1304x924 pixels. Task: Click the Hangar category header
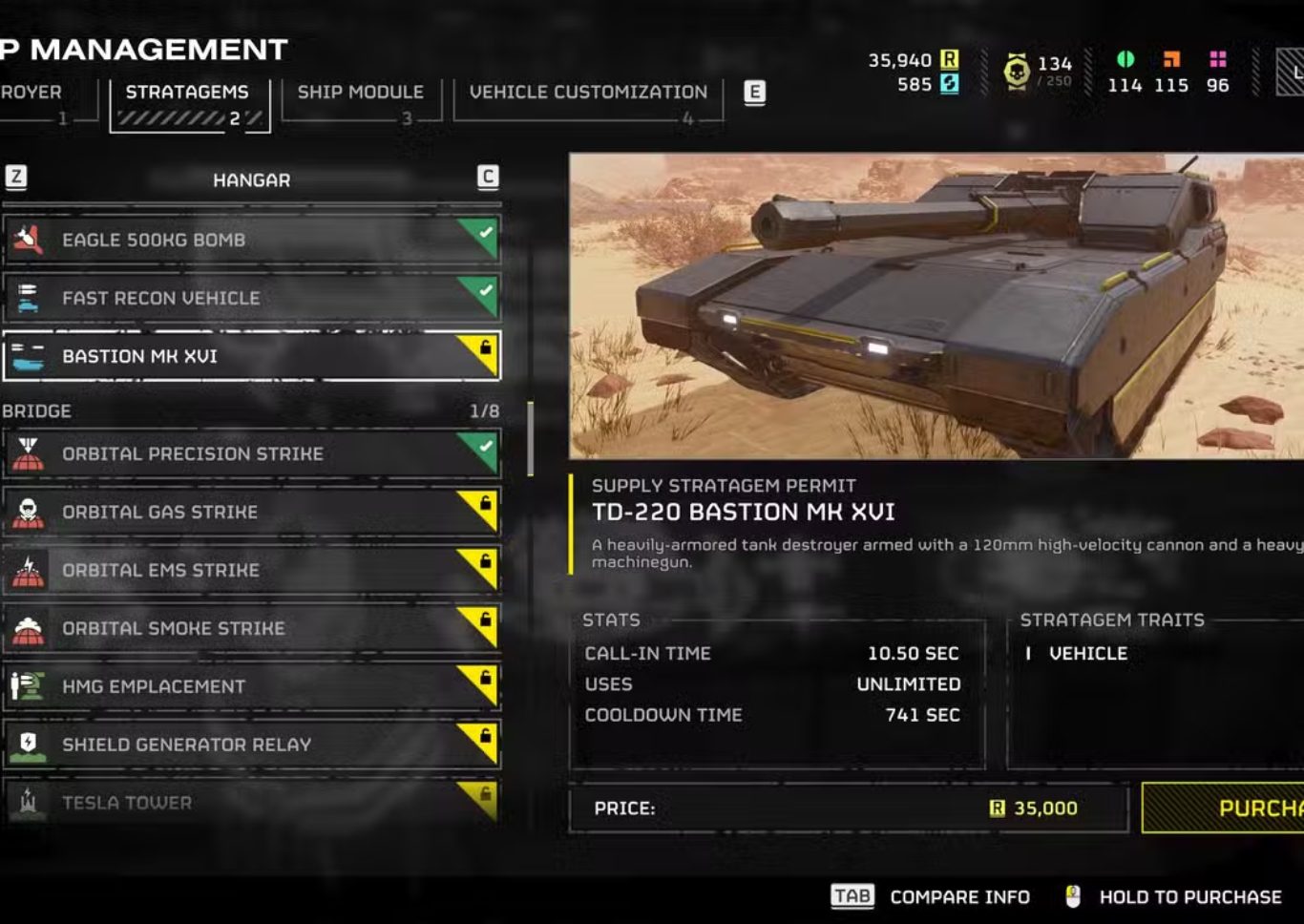coord(251,179)
